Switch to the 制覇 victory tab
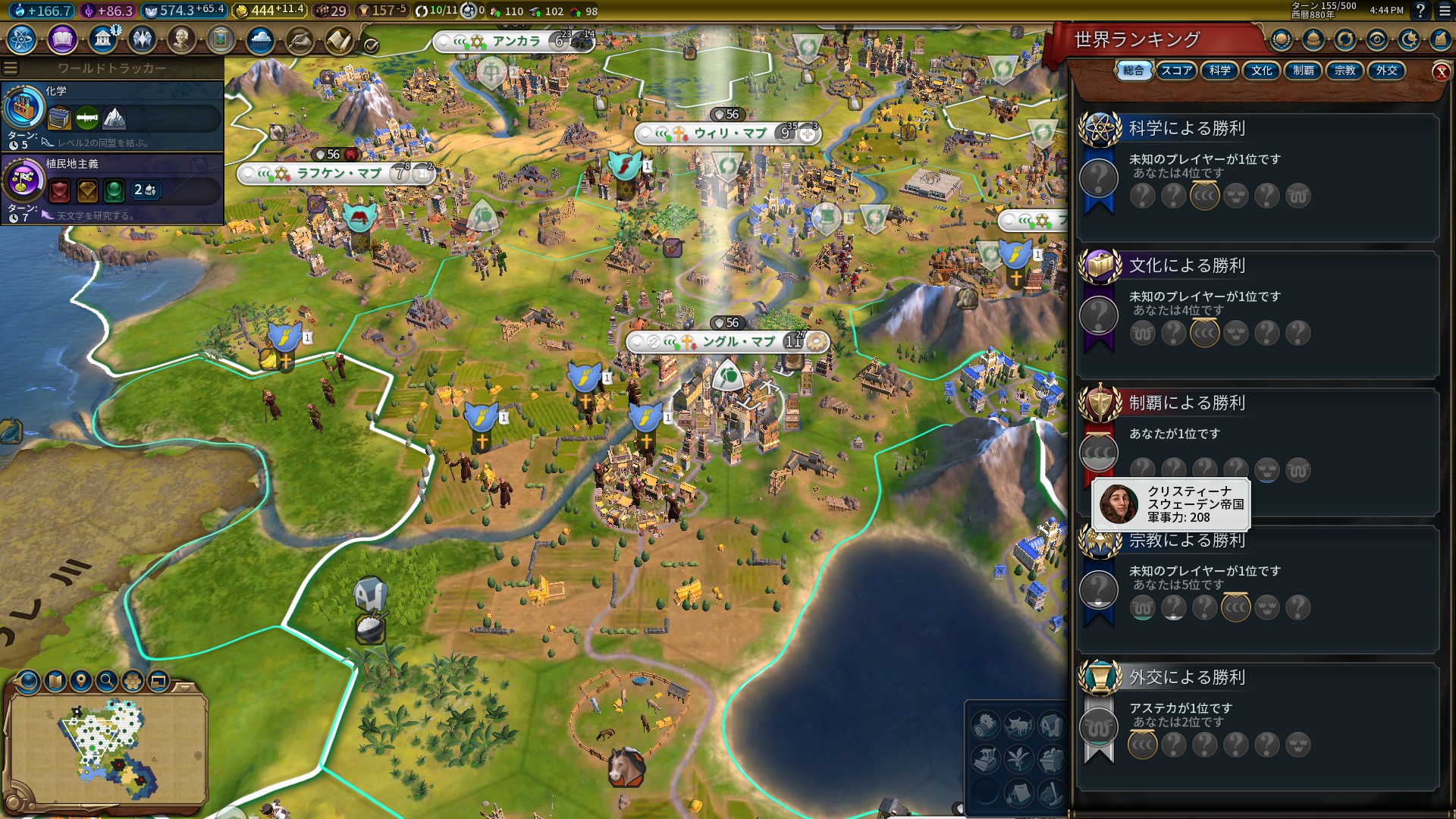The width and height of the screenshot is (1456, 819). click(x=1303, y=71)
